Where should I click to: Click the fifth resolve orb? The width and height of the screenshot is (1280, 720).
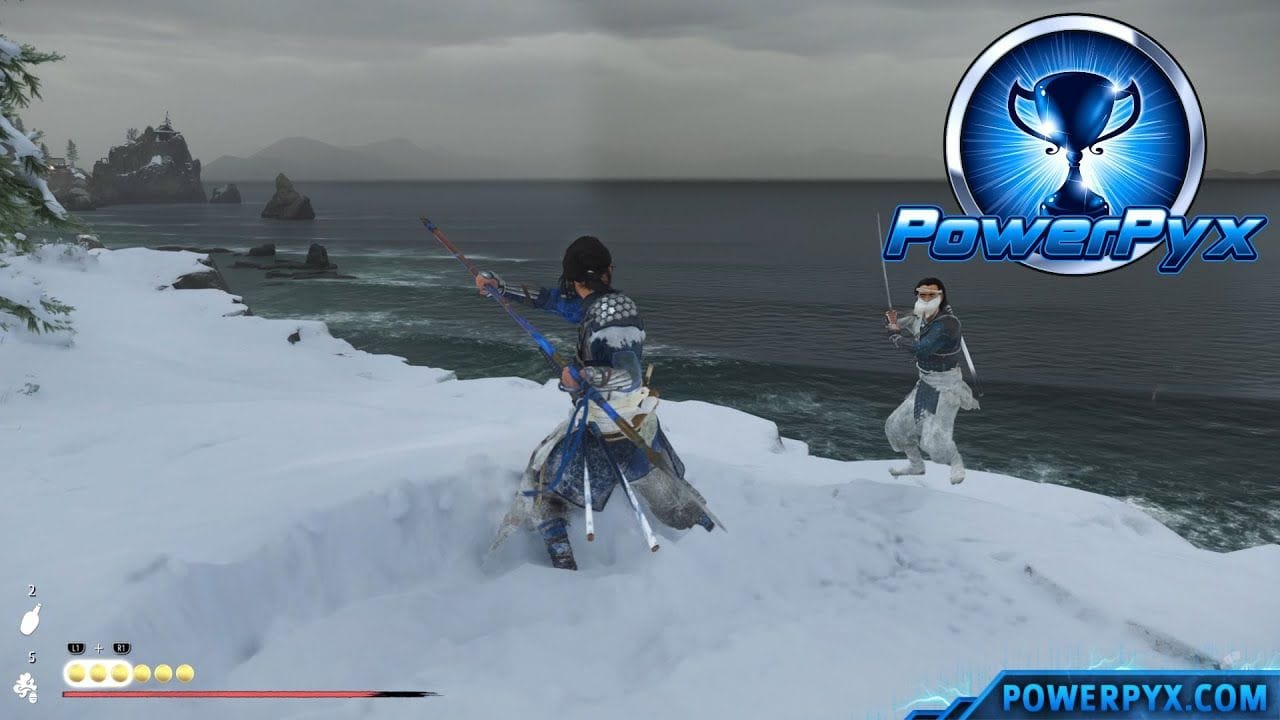pos(162,673)
